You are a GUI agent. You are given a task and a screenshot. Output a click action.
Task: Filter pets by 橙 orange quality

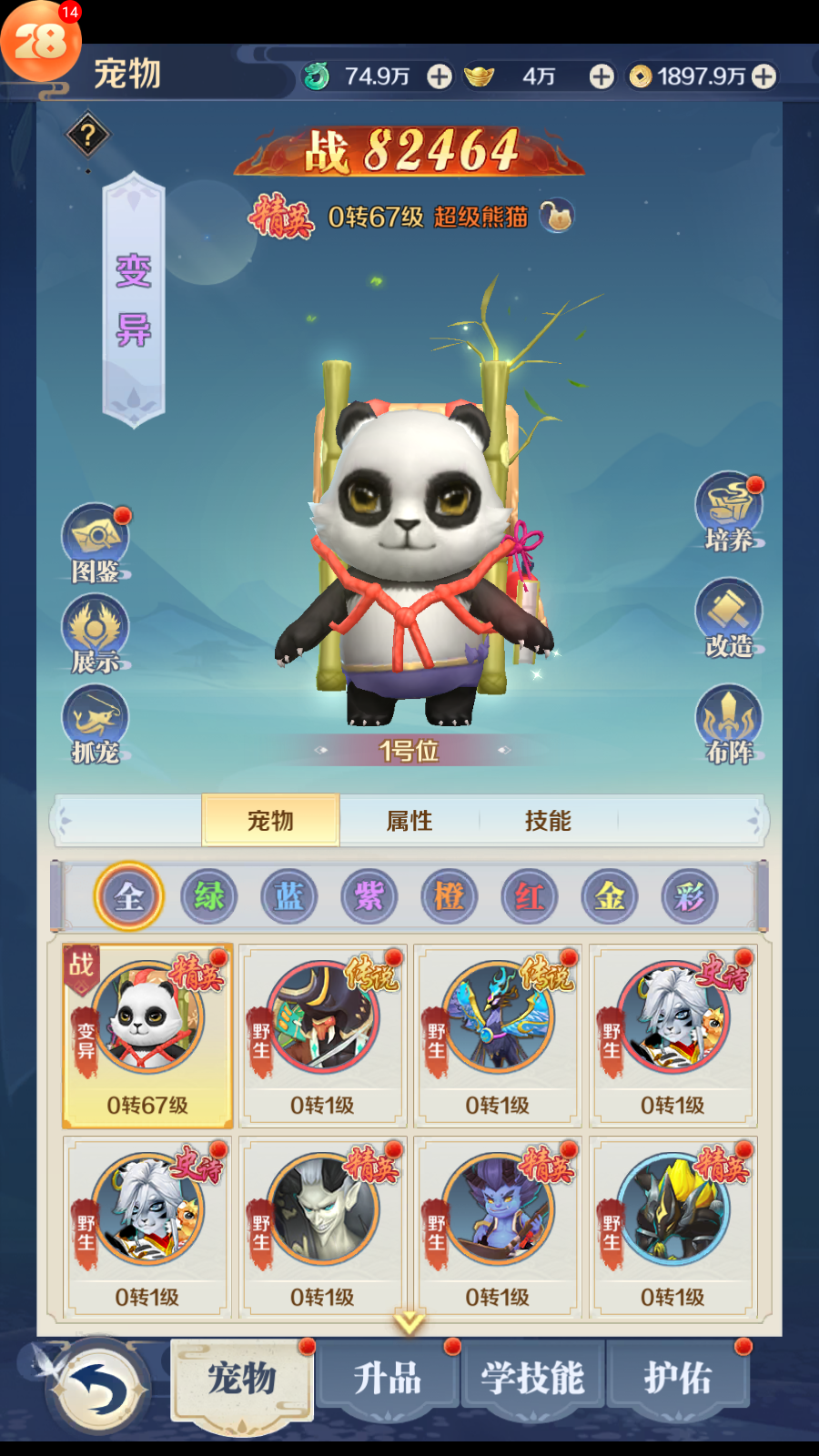coord(449,896)
